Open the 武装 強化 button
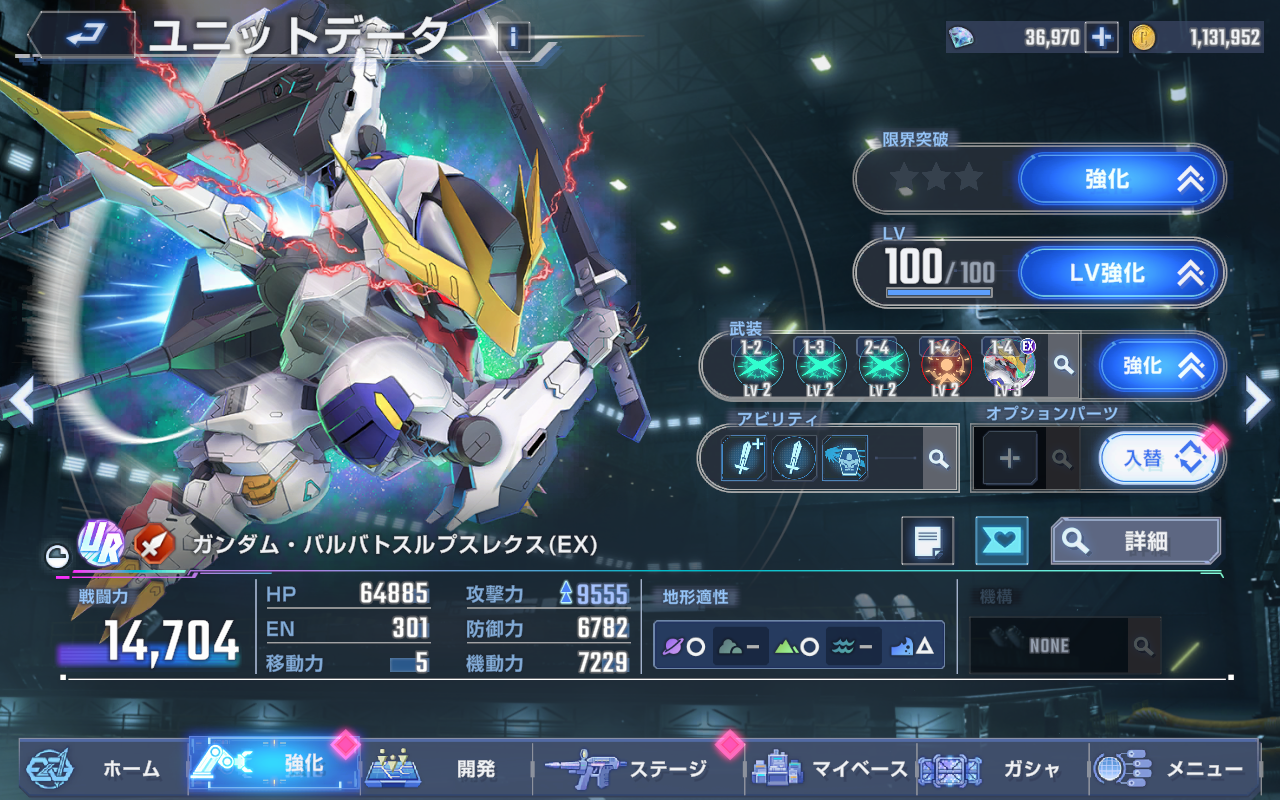The image size is (1280, 800). 1161,366
